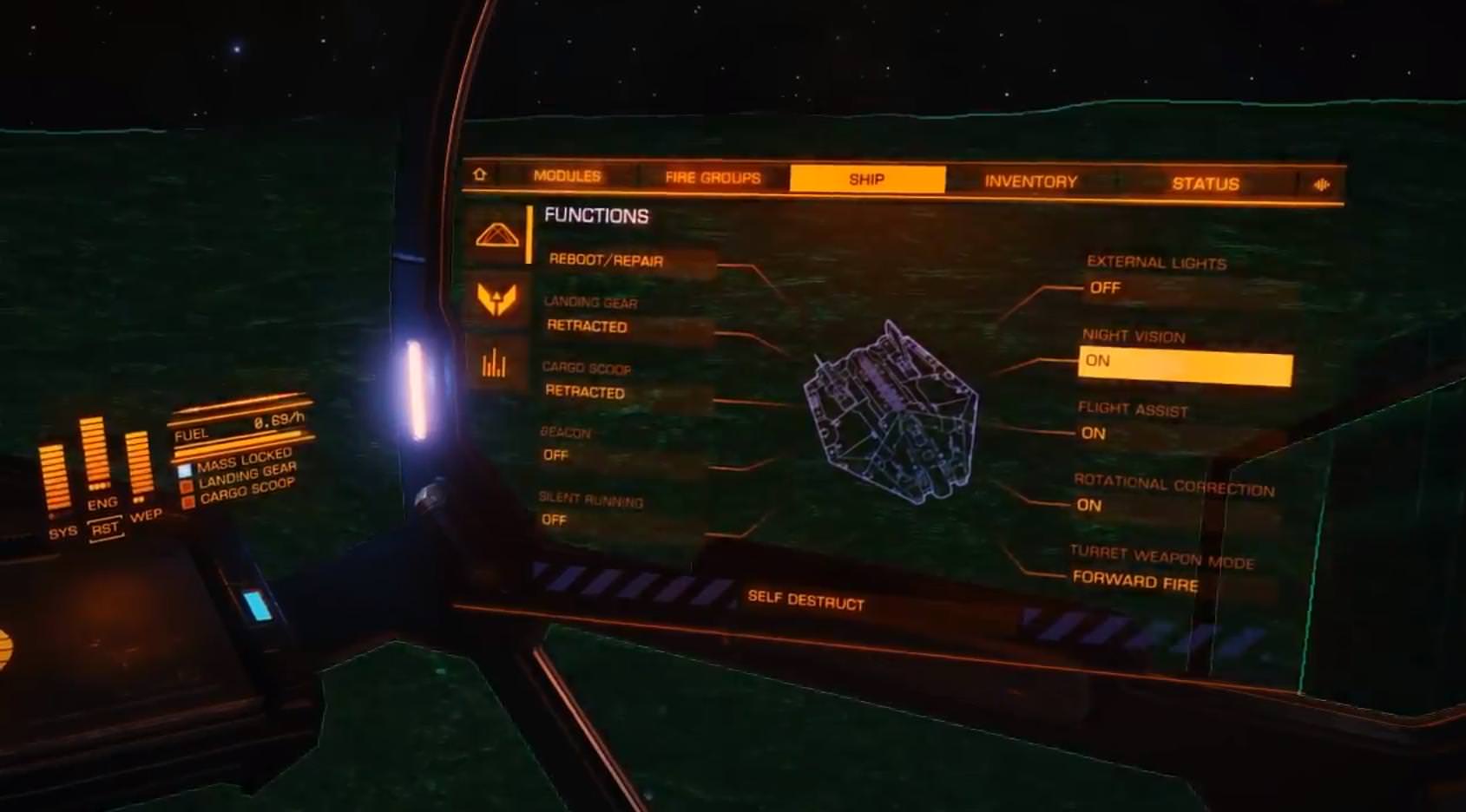Turn on the Beacon
Viewport: 1466px width, 812px height.
(x=556, y=455)
